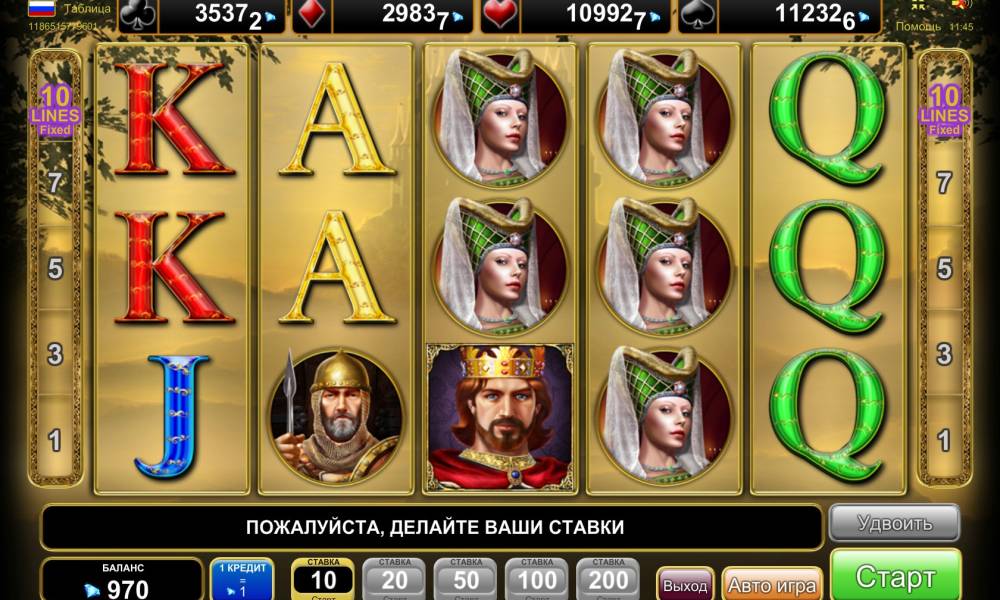Open the Помощь help link

pos(920,27)
